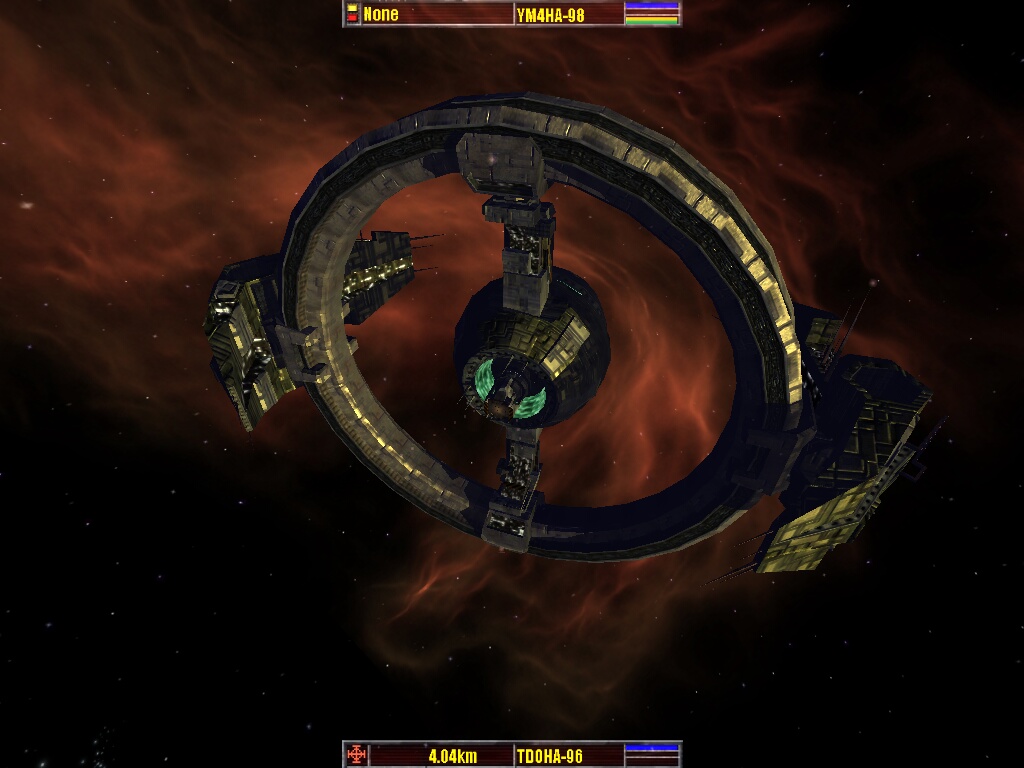Click the yellow-red indicator icon beside None

352,14
